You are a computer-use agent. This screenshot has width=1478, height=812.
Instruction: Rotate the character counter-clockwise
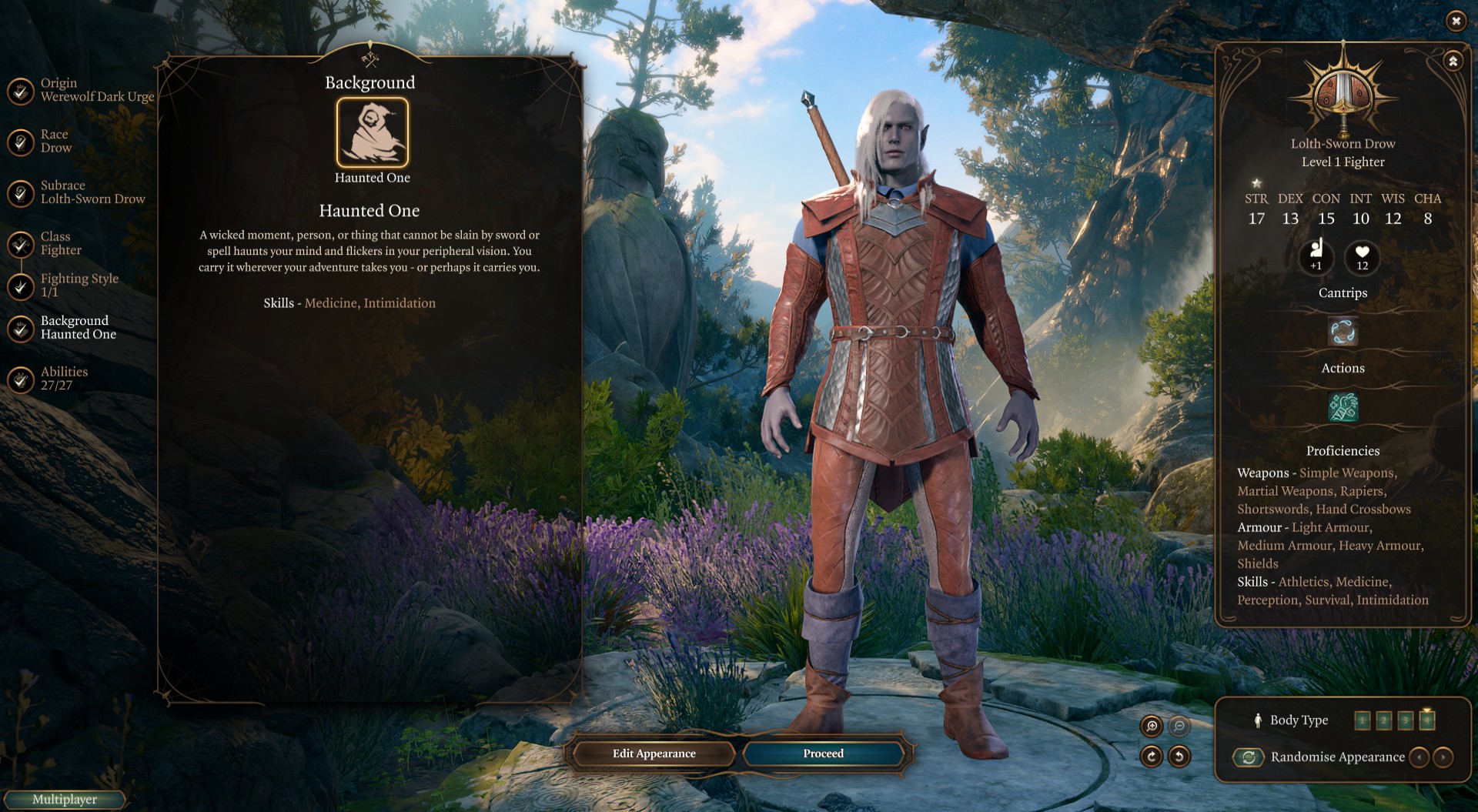pyautogui.click(x=1179, y=757)
